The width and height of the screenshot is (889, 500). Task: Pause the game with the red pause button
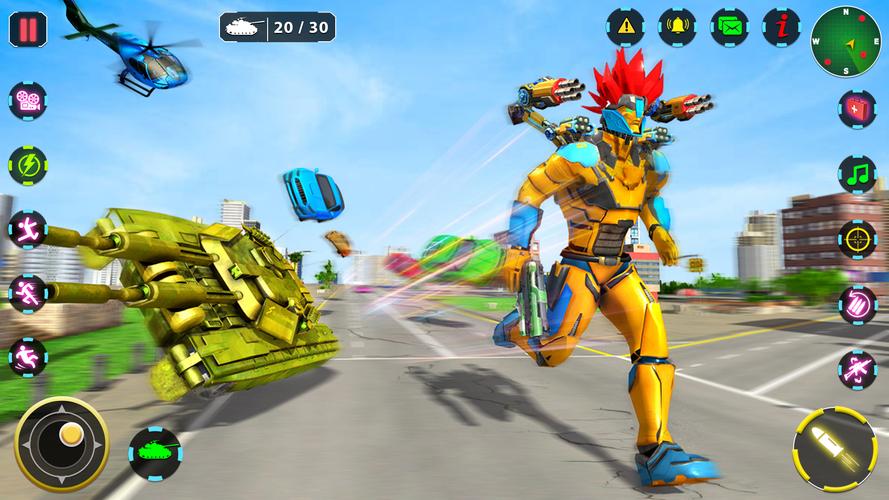tap(28, 28)
